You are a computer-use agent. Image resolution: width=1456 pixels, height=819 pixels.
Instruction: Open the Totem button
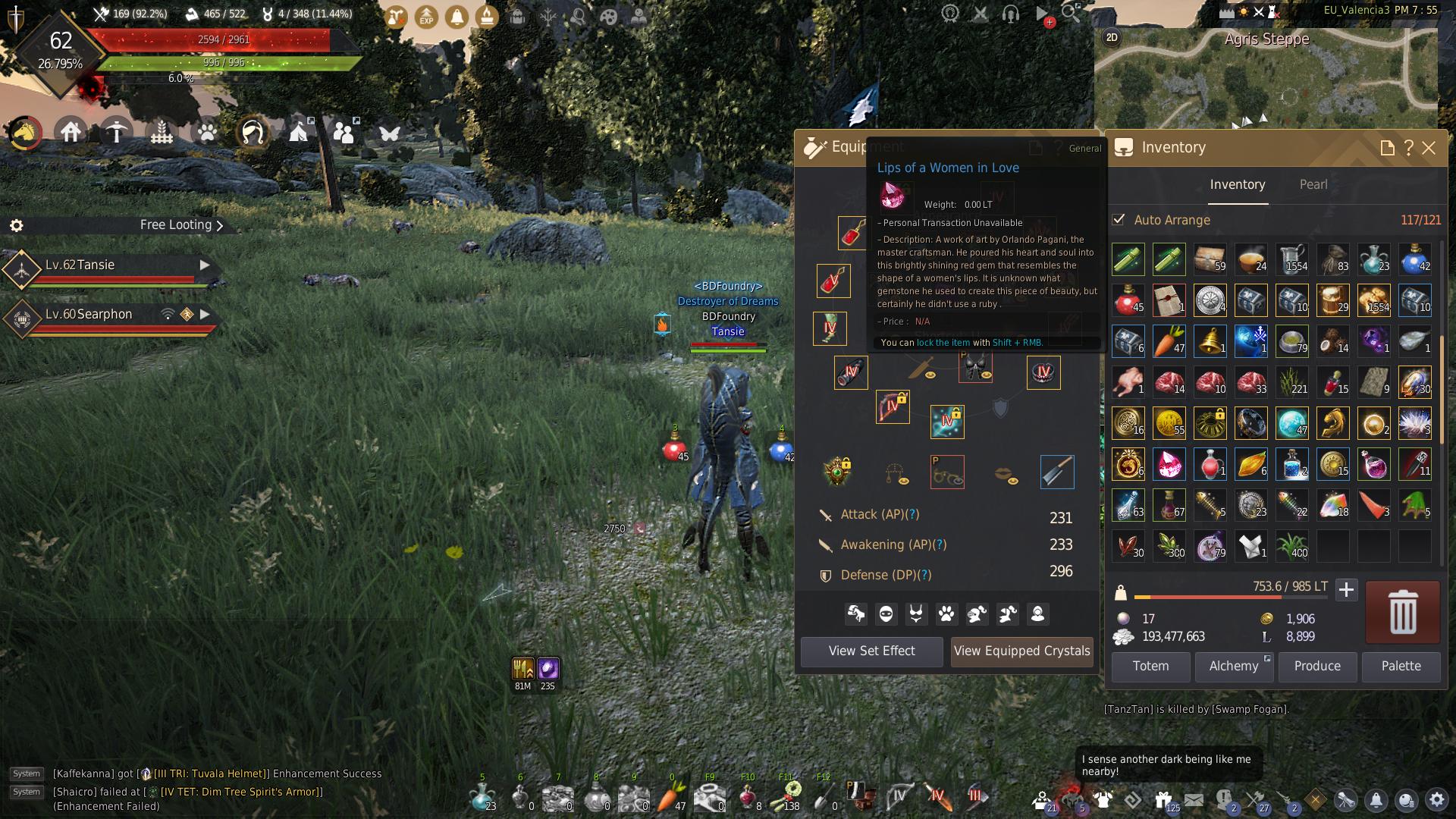pyautogui.click(x=1150, y=667)
